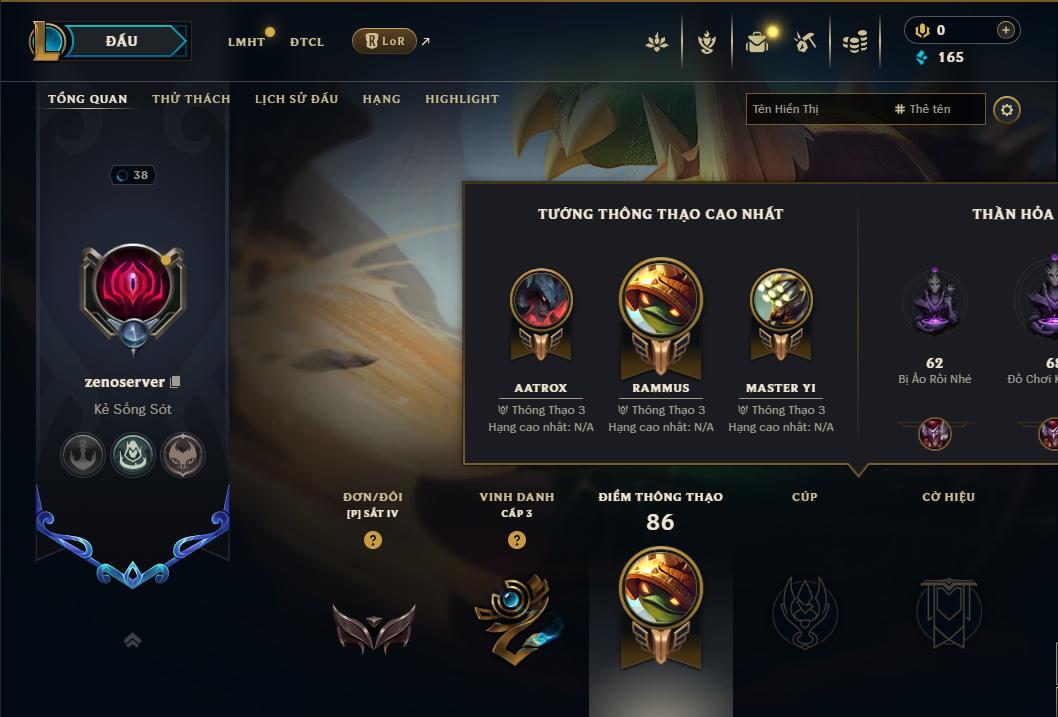Select the Cúp trophy emblem
This screenshot has width=1058, height=717.
804,610
